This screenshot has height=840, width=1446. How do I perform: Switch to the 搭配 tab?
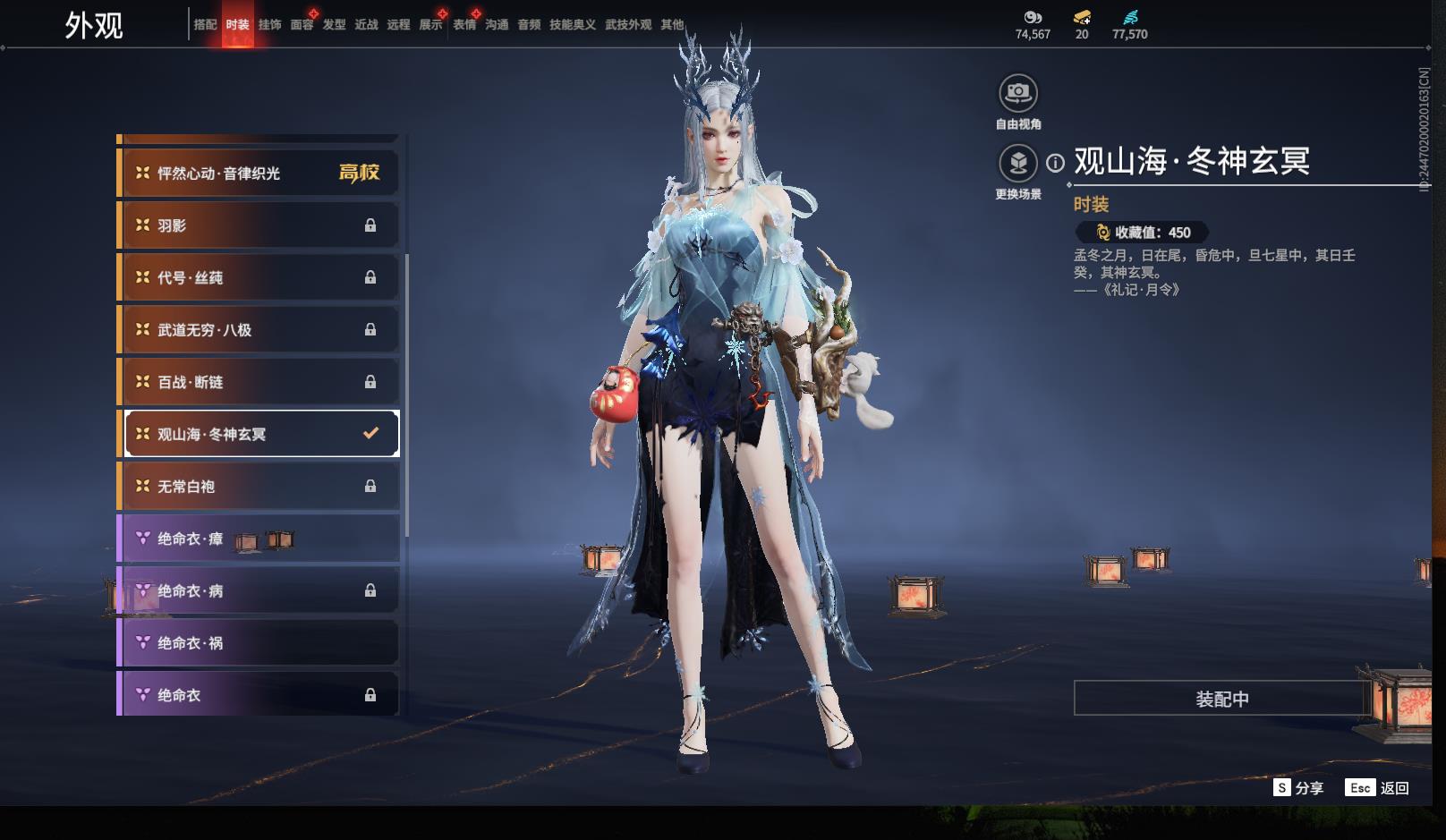(205, 25)
